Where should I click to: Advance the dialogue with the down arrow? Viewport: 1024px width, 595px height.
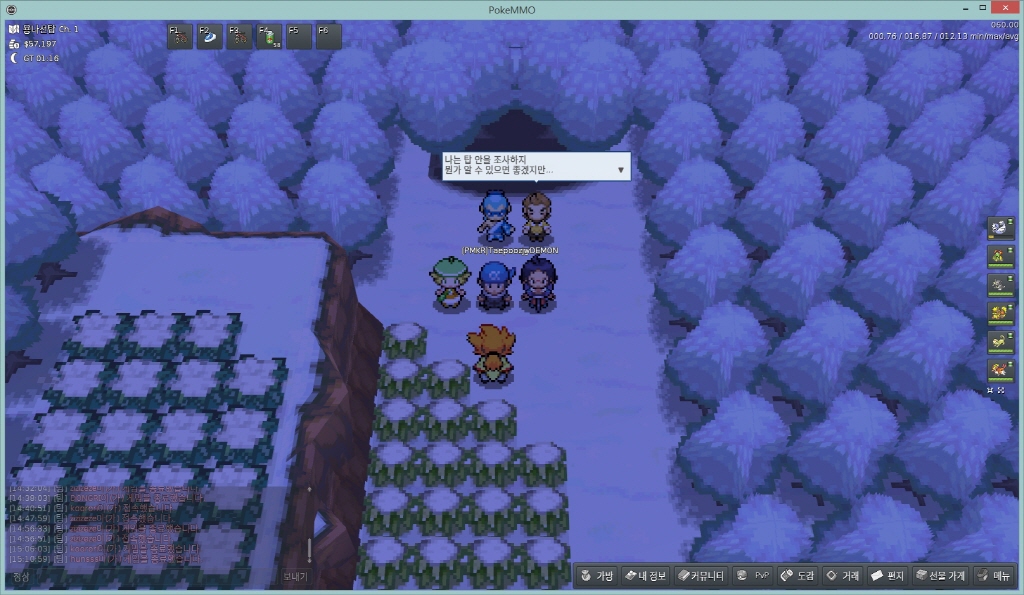click(621, 170)
